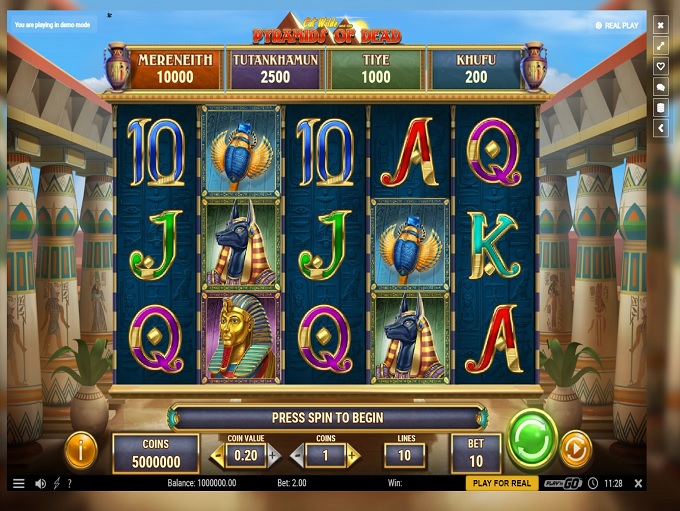Increase the coin value

tap(273, 457)
